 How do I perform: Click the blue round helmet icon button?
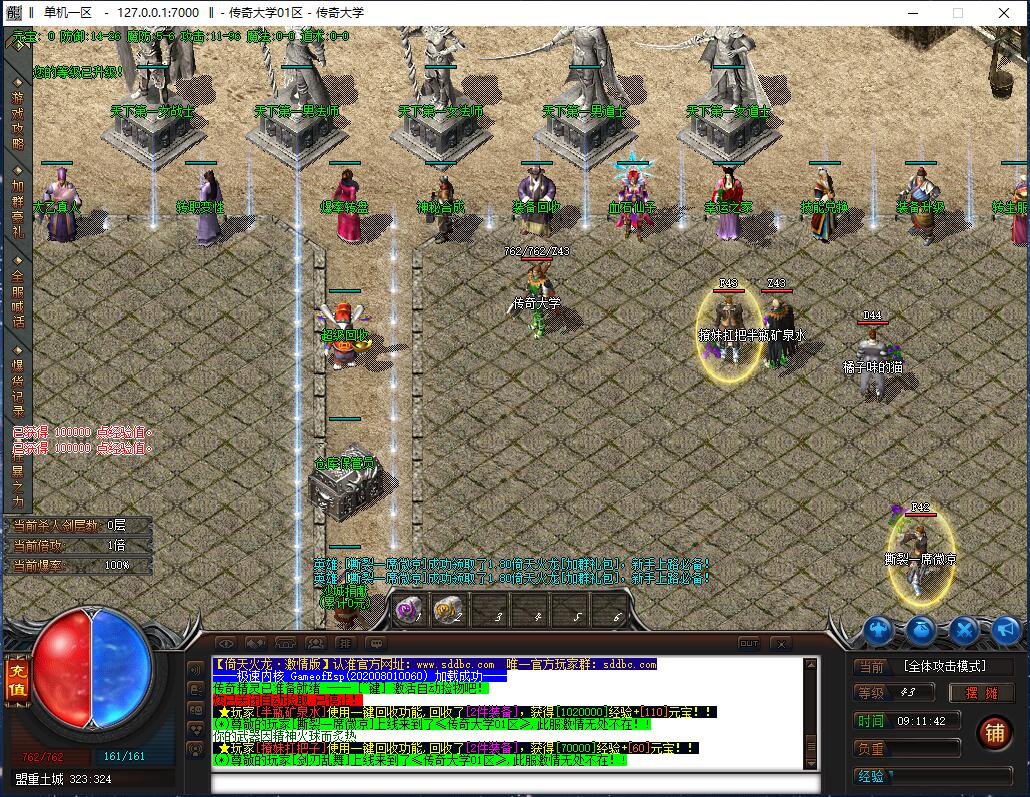point(880,630)
